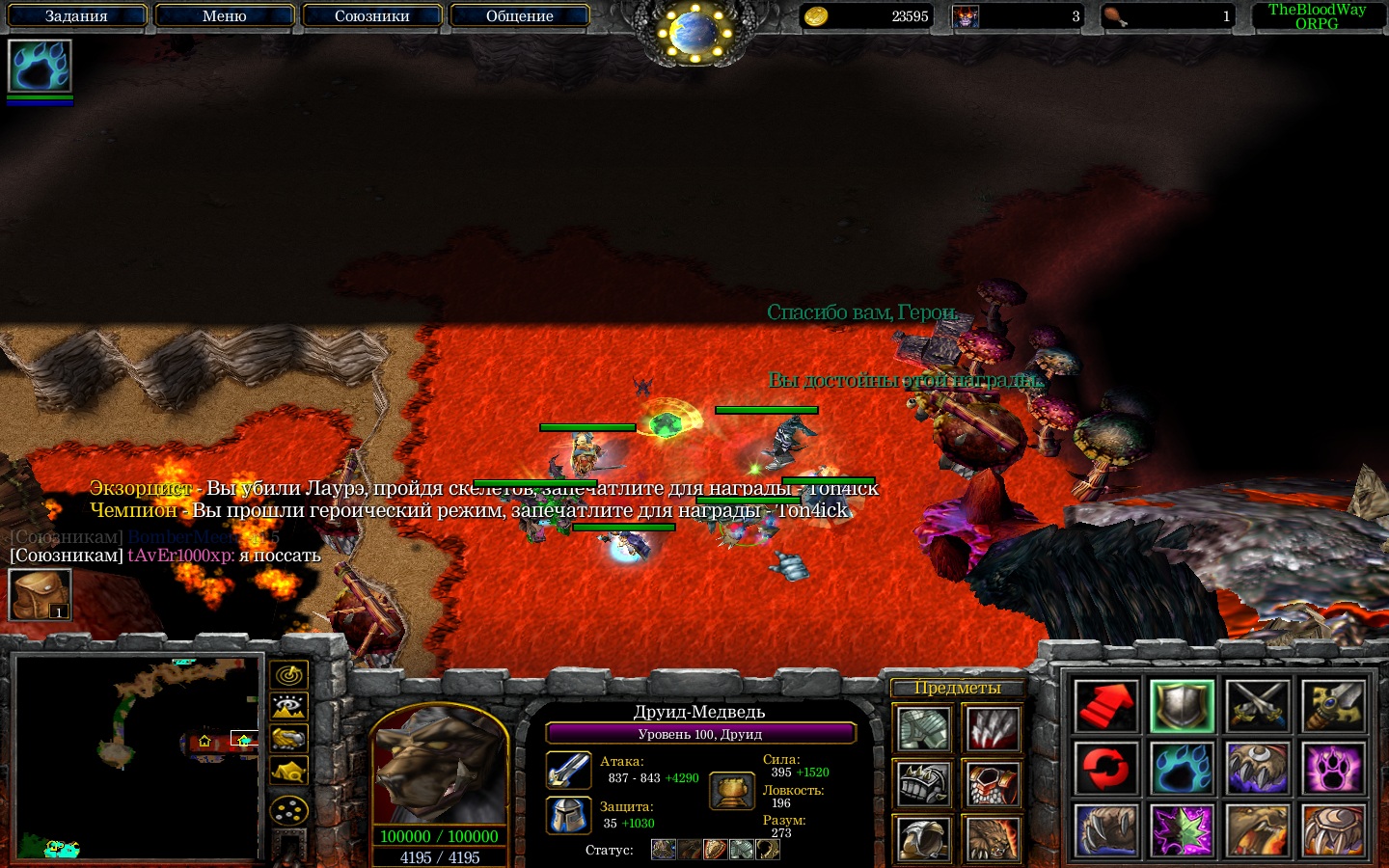Toggle minimap terrain display button
Image resolution: width=1389 pixels, height=868 pixels.
(288, 707)
